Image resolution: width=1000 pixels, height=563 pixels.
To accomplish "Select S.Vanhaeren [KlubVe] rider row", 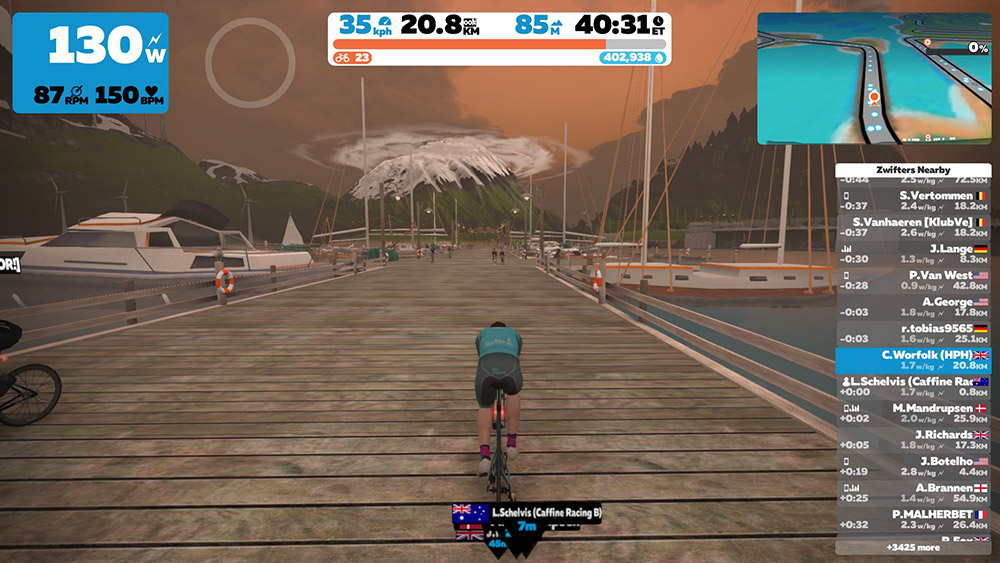I will point(913,227).
